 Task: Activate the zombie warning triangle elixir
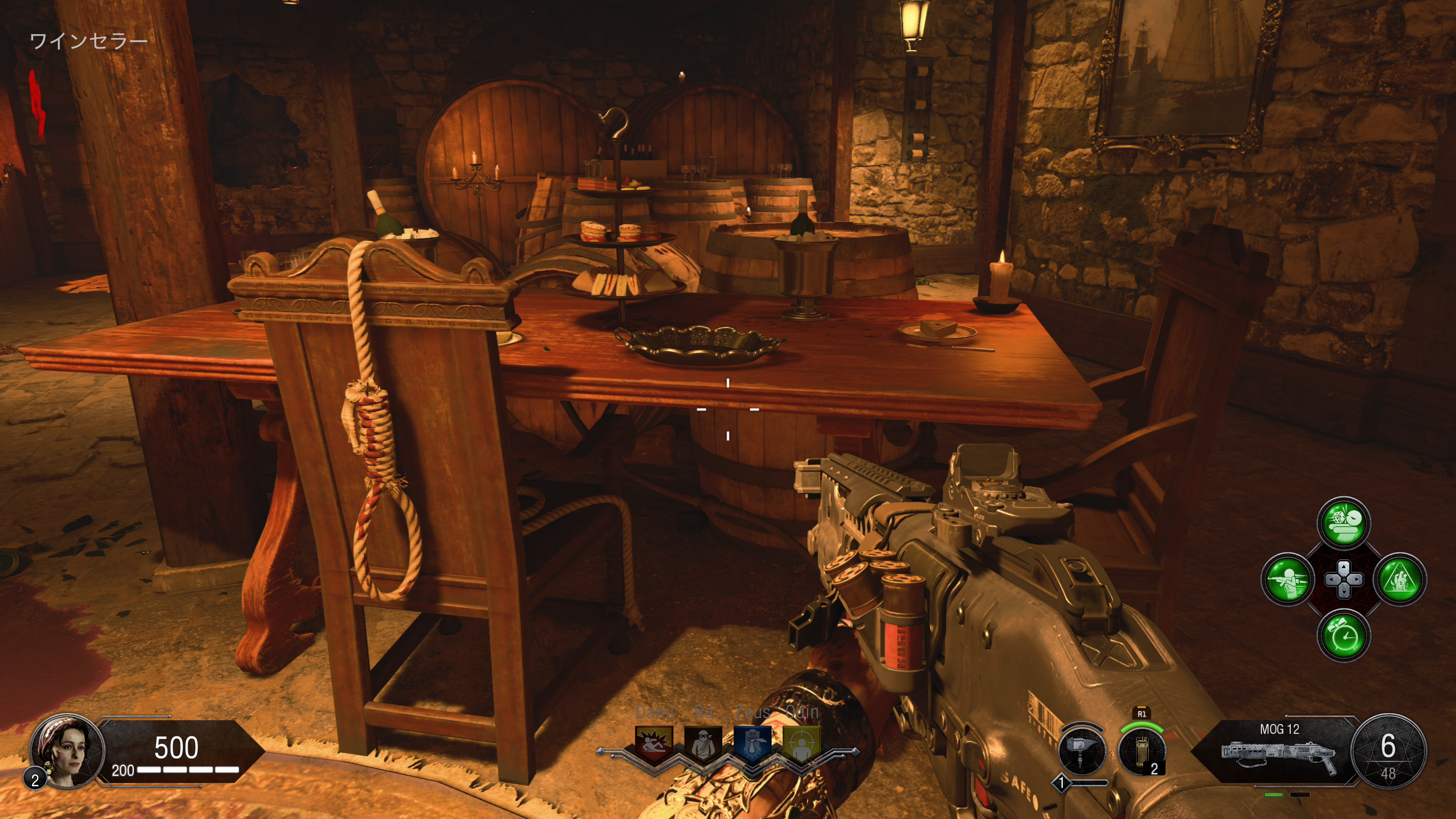pyautogui.click(x=1400, y=579)
